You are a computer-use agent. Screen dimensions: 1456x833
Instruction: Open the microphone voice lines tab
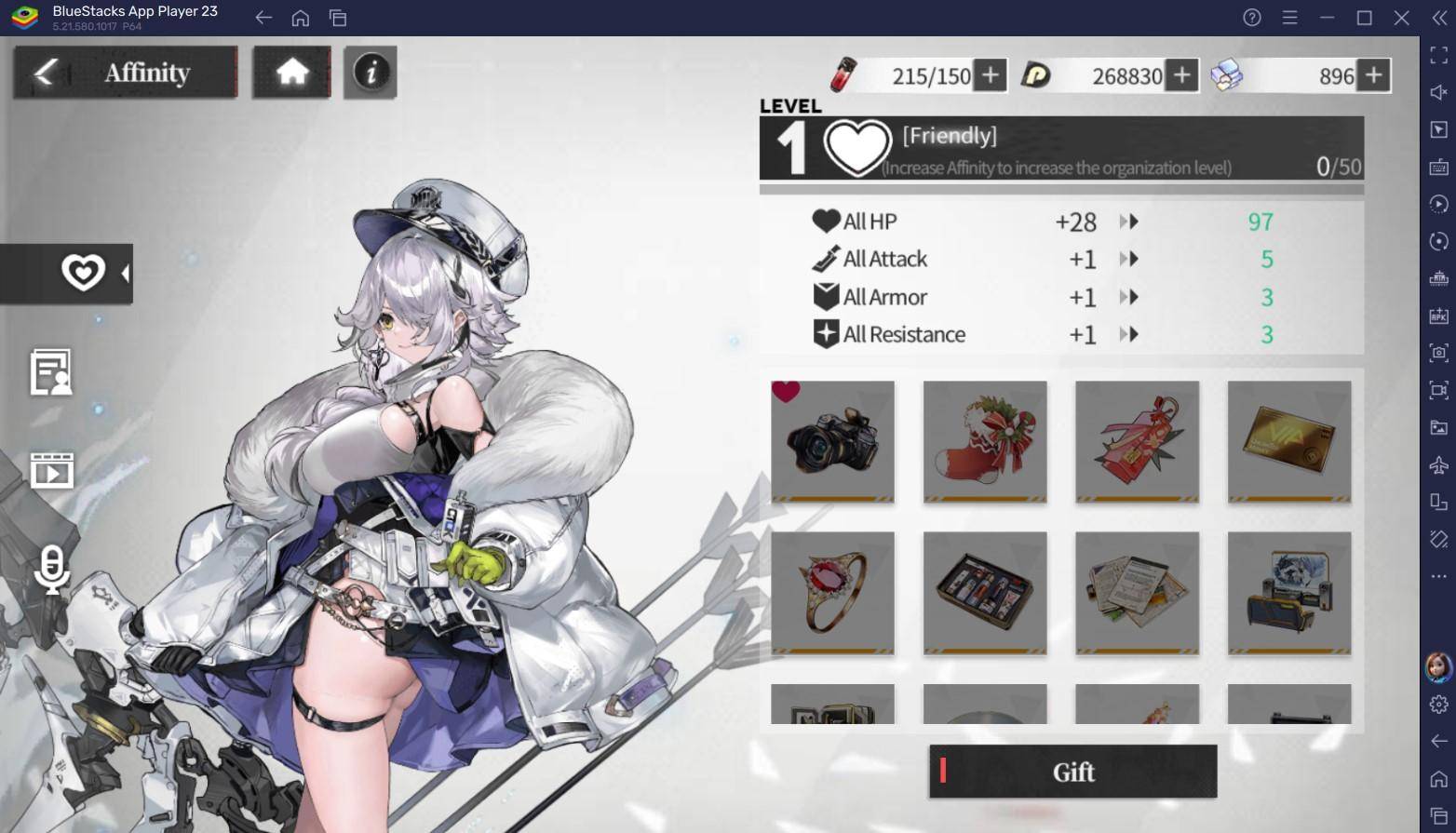pyautogui.click(x=51, y=570)
